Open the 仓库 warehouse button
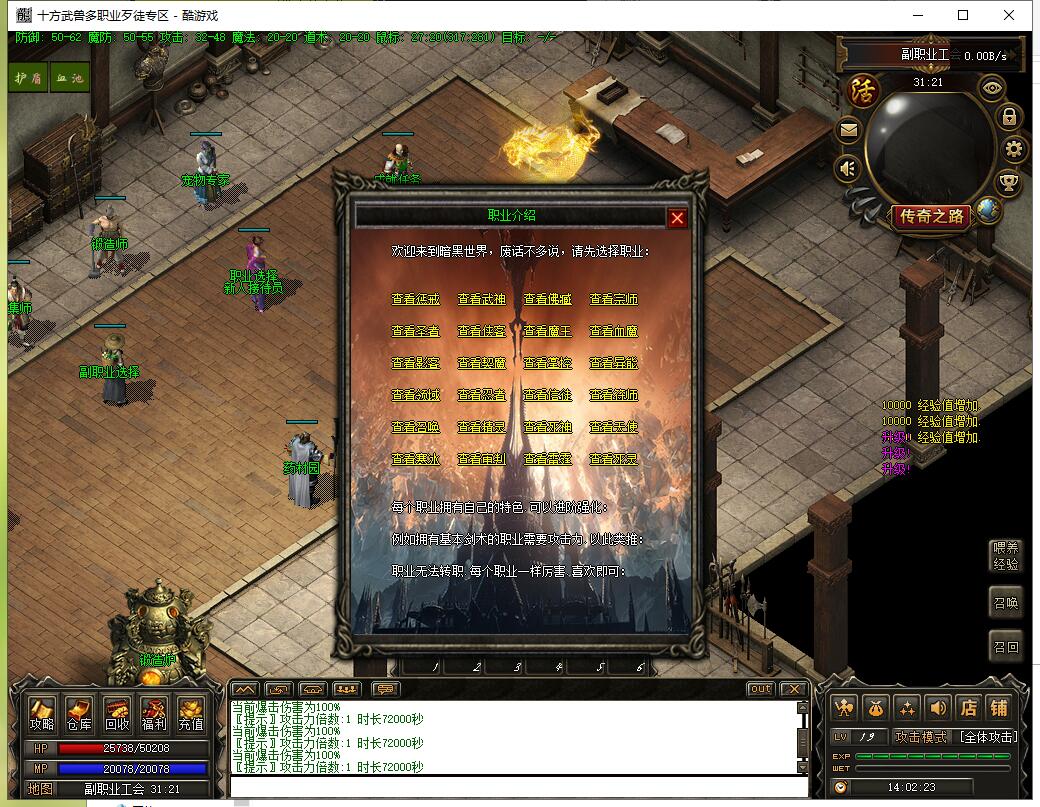1040x807 pixels. coord(79,713)
